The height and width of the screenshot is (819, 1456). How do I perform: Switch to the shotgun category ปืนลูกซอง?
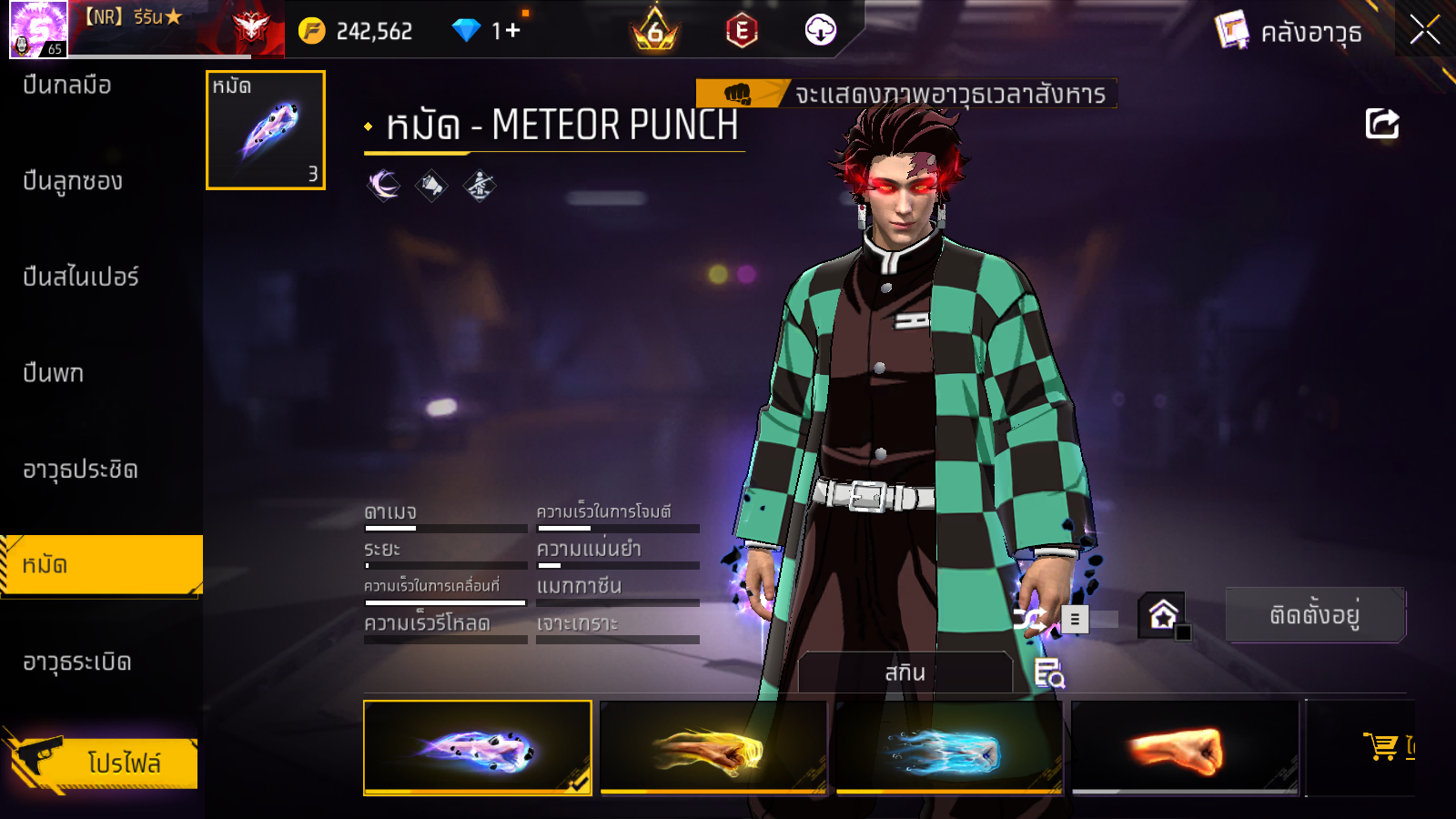point(73,181)
